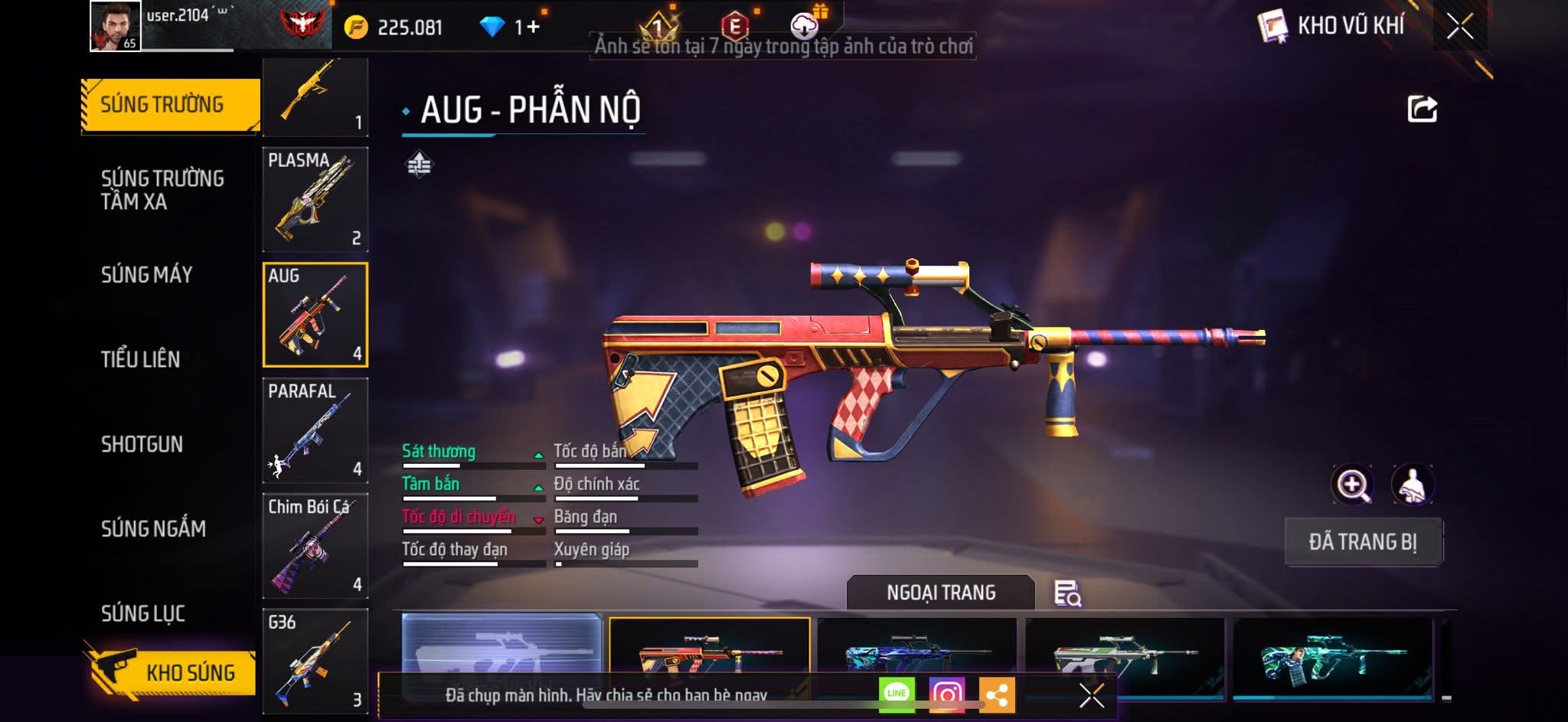Screen dimensions: 1568x722
Task: Click the share icon beside weapon name
Action: click(x=1422, y=109)
